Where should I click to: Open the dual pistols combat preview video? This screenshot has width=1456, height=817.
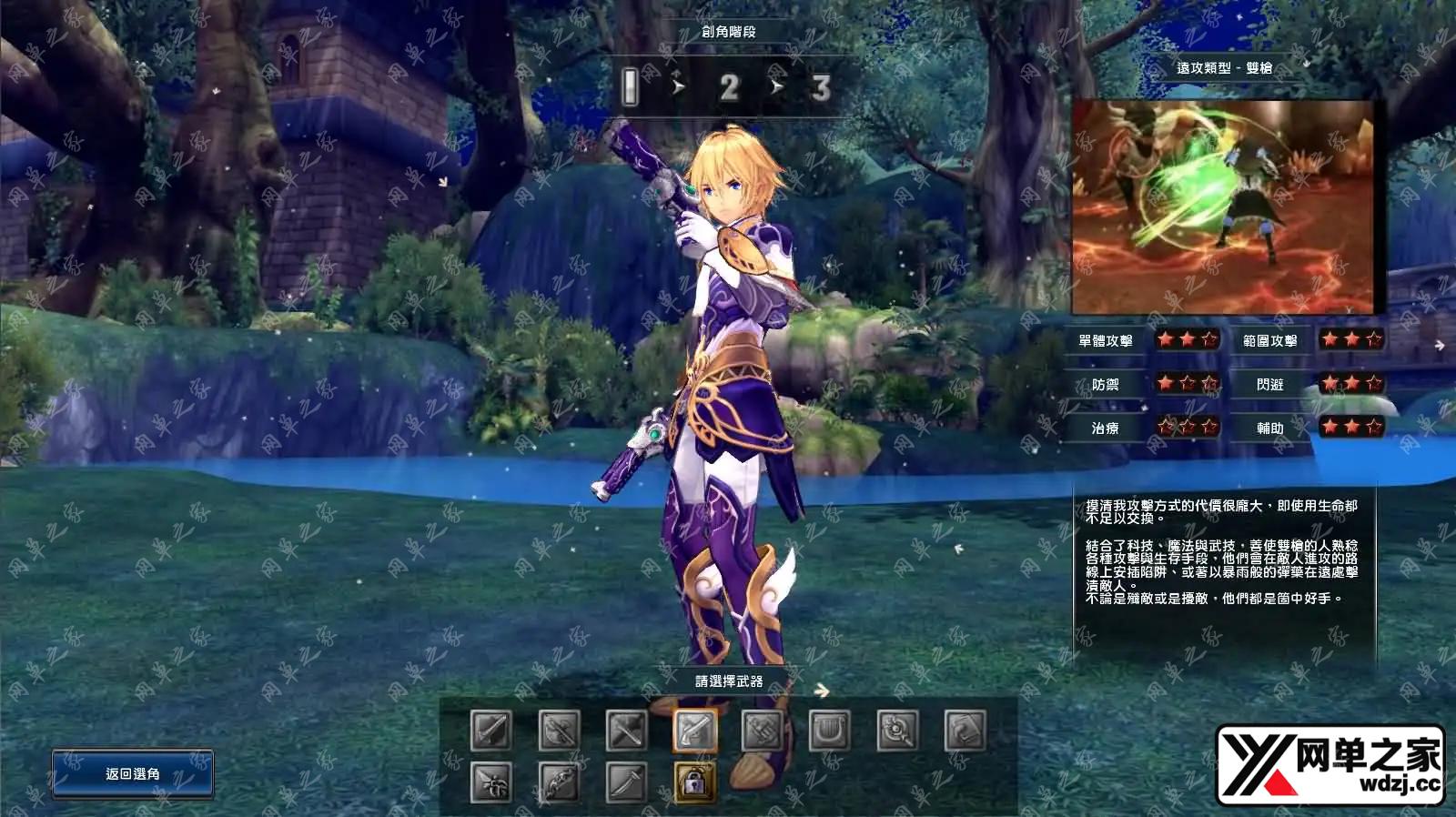click(x=1222, y=207)
